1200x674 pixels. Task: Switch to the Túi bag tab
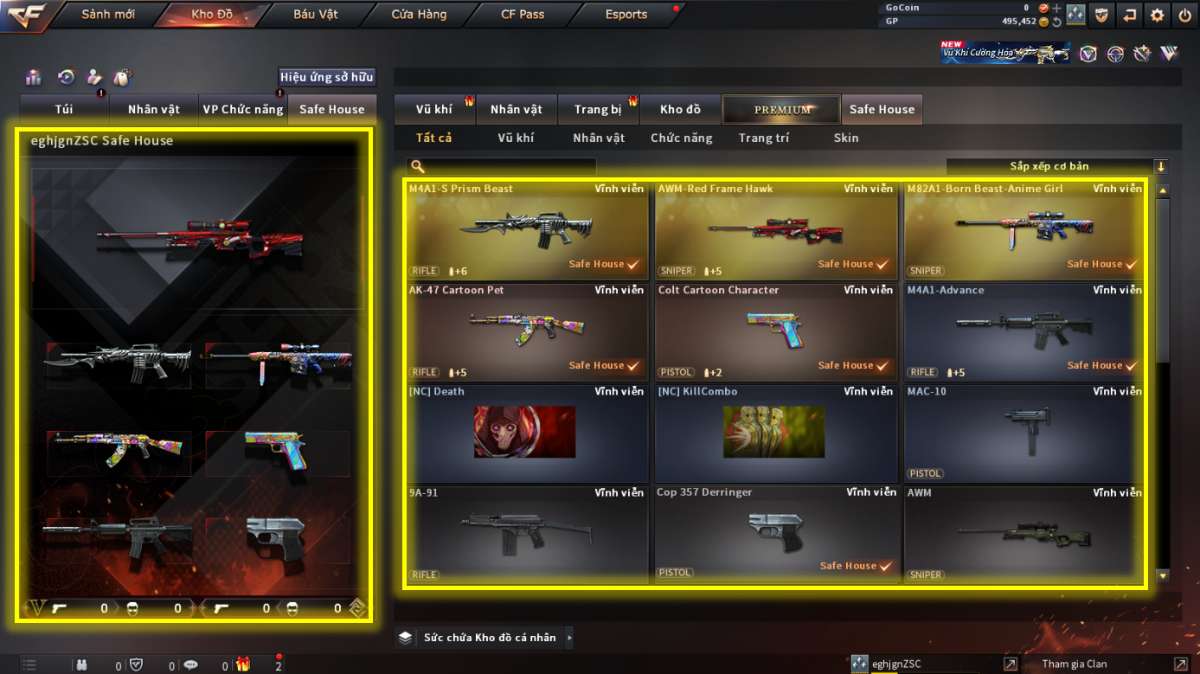(x=63, y=110)
